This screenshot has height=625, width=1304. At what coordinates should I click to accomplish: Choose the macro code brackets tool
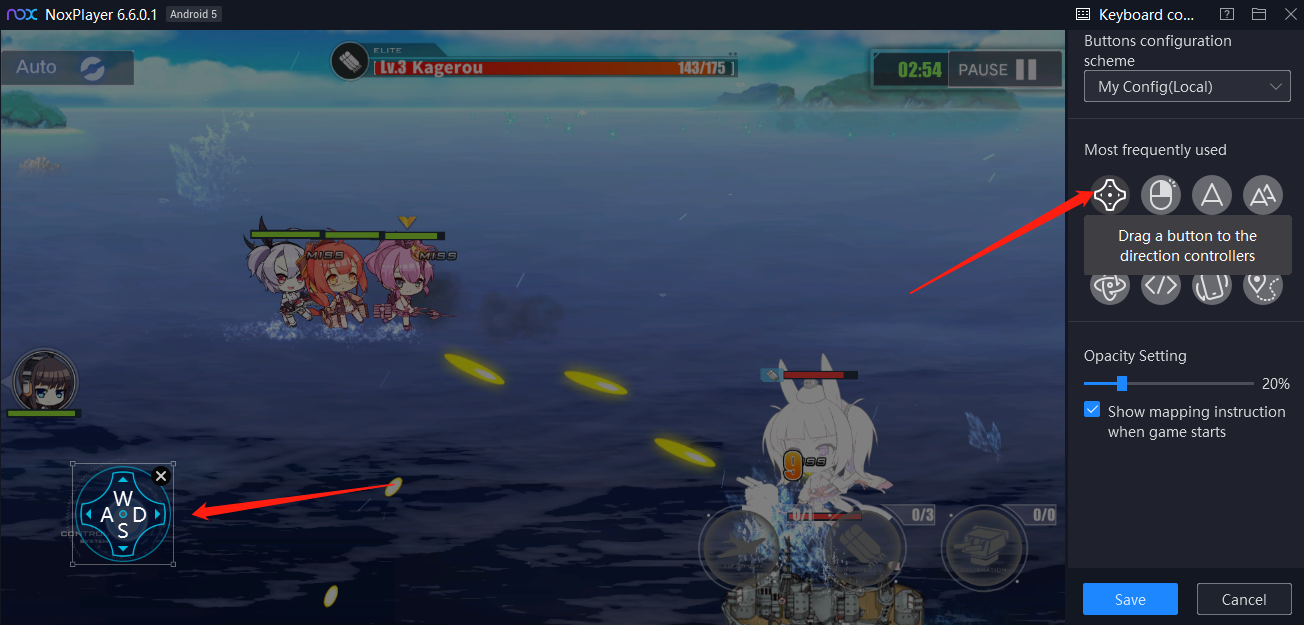[1160, 287]
